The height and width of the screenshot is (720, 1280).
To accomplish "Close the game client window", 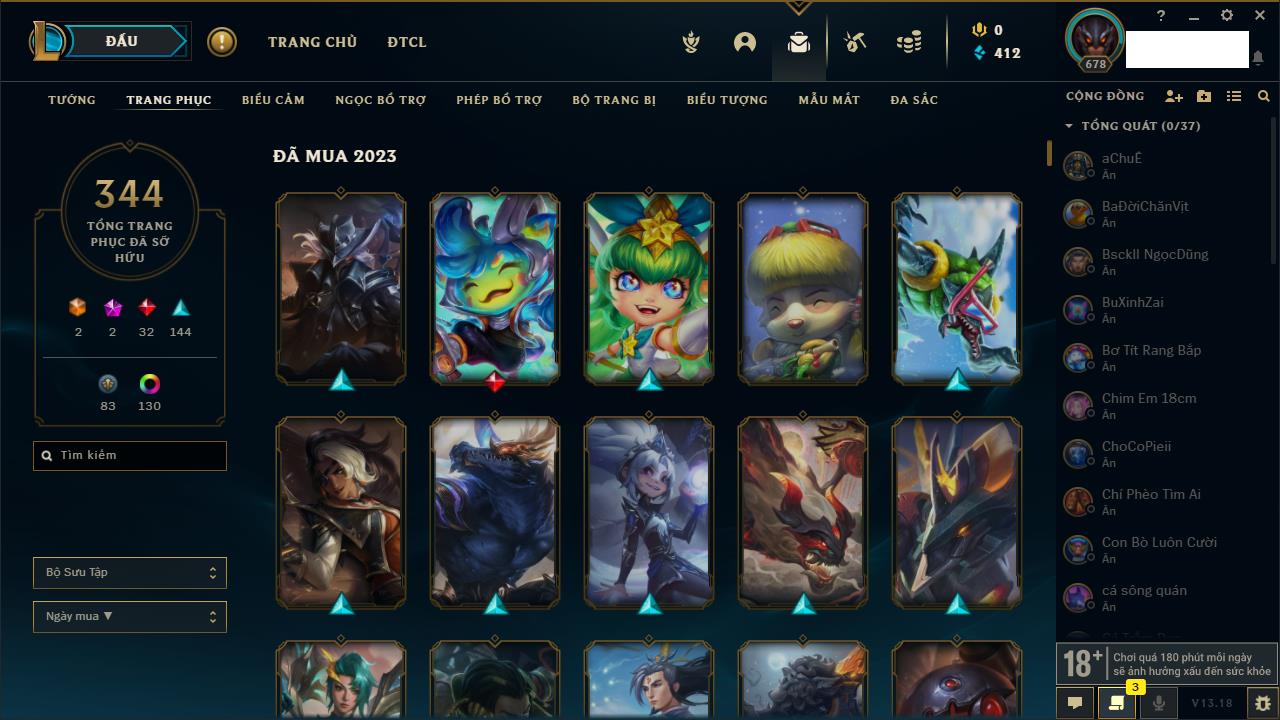I will 1260,16.
